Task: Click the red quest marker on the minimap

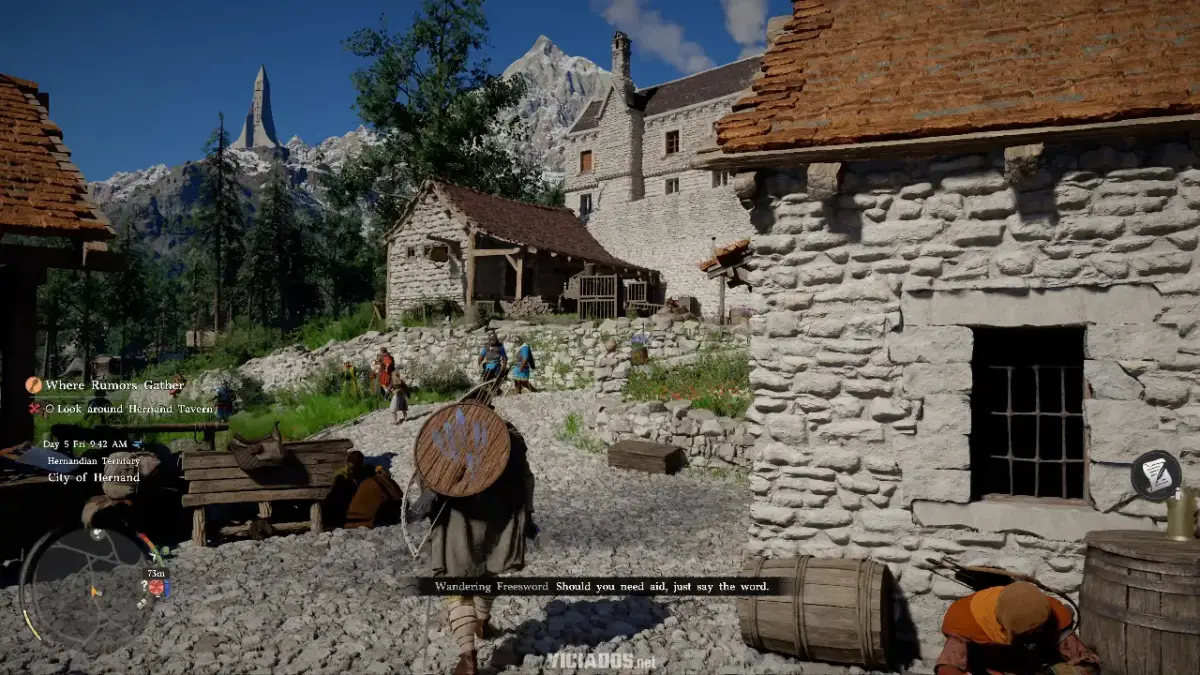Action: [x=156, y=588]
